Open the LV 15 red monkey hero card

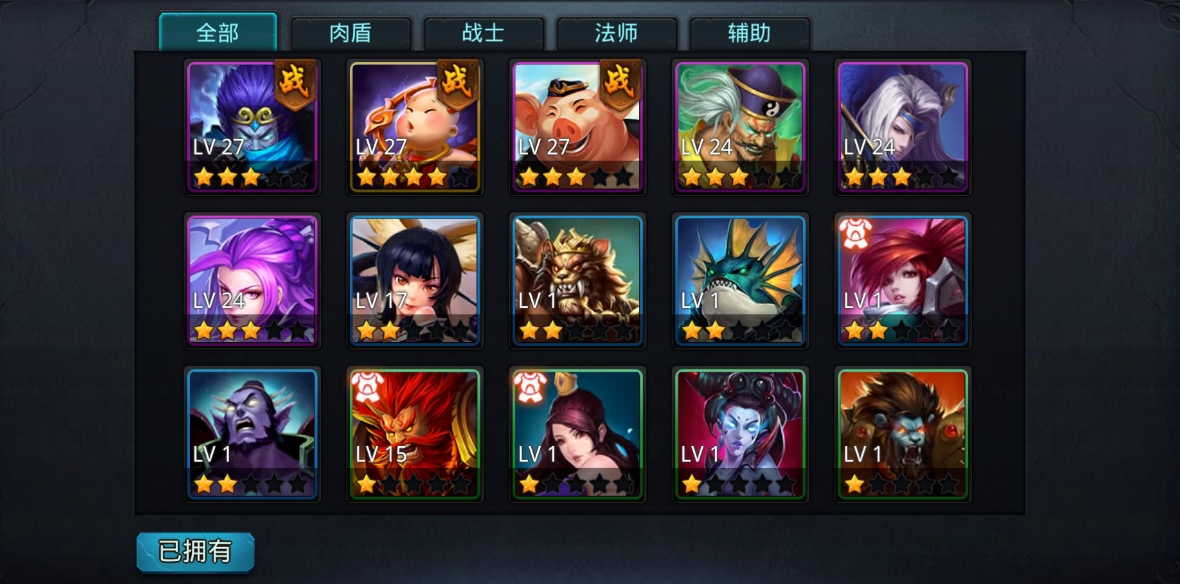pos(415,434)
